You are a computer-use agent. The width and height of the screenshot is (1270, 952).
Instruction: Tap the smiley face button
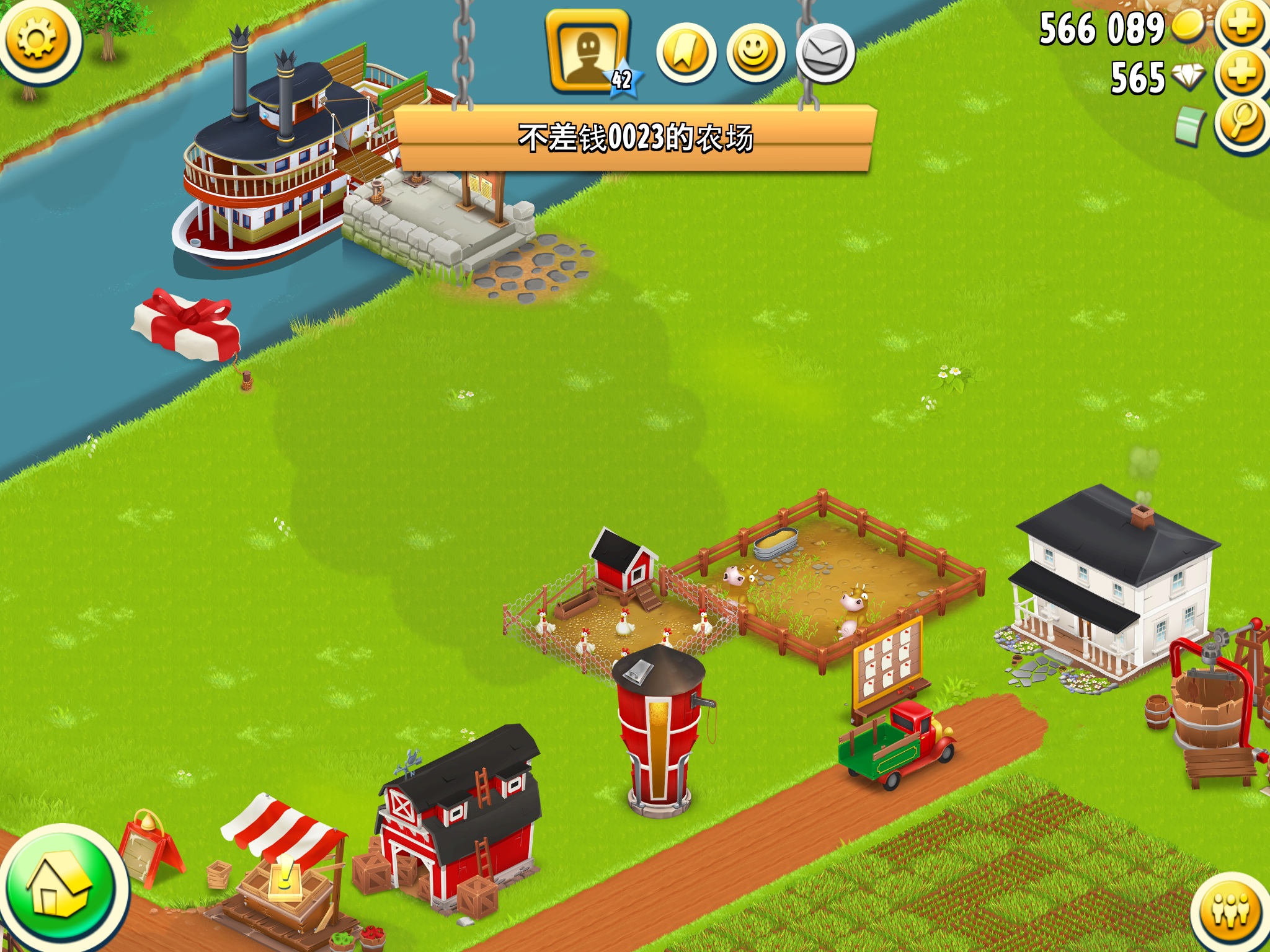coord(755,54)
